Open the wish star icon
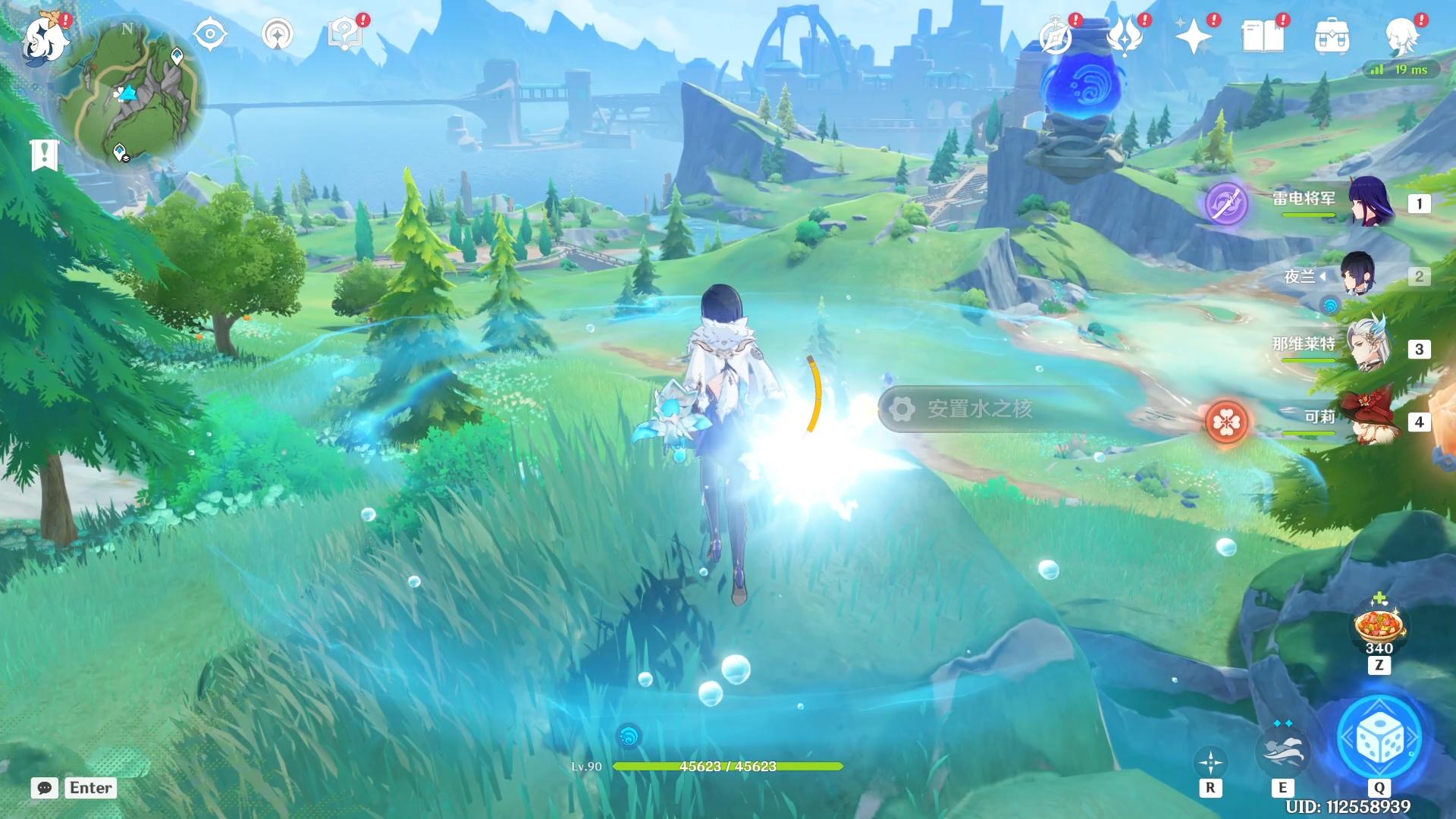1456x819 pixels. pos(1193,36)
